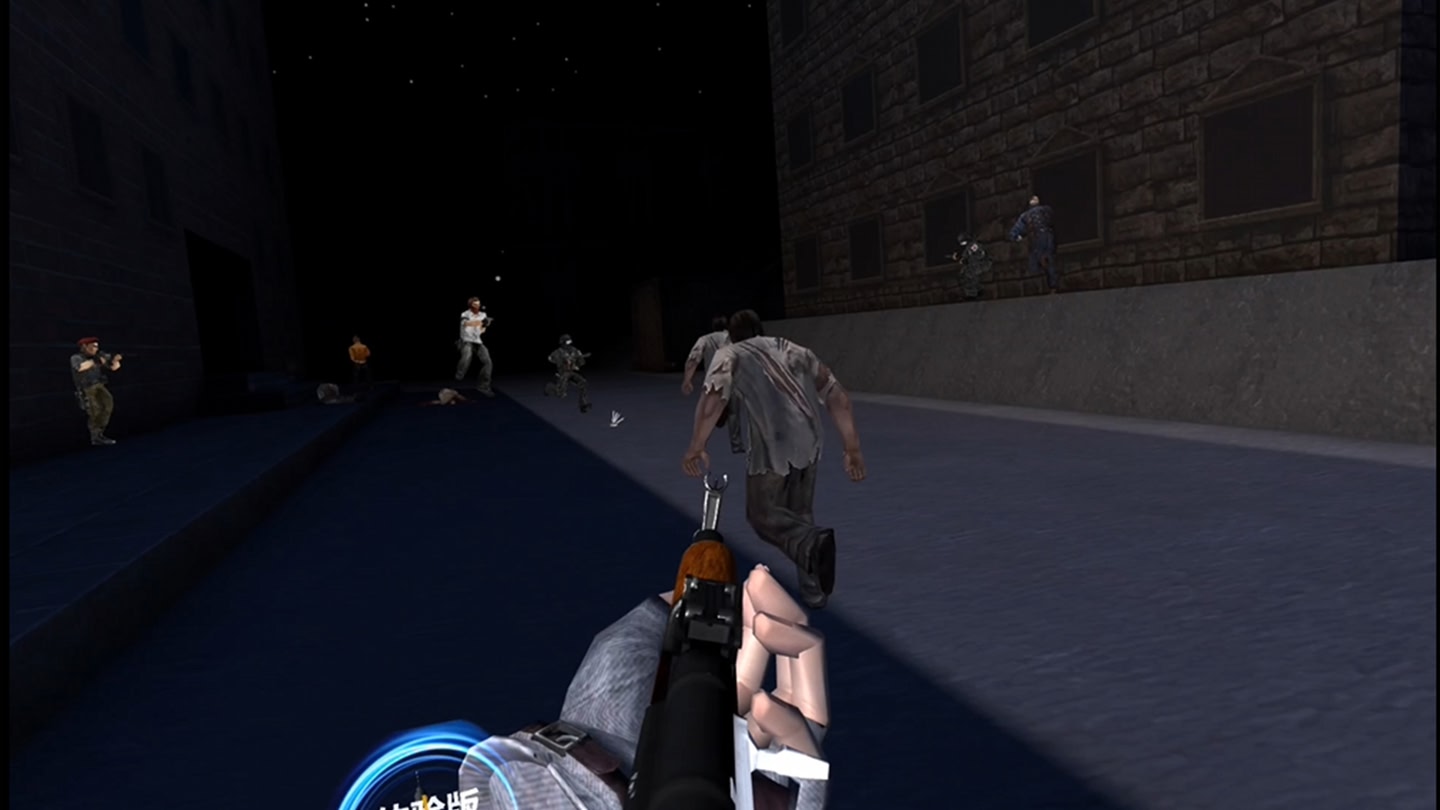Click the fallen body on the pavement
The width and height of the screenshot is (1440, 810).
point(450,397)
